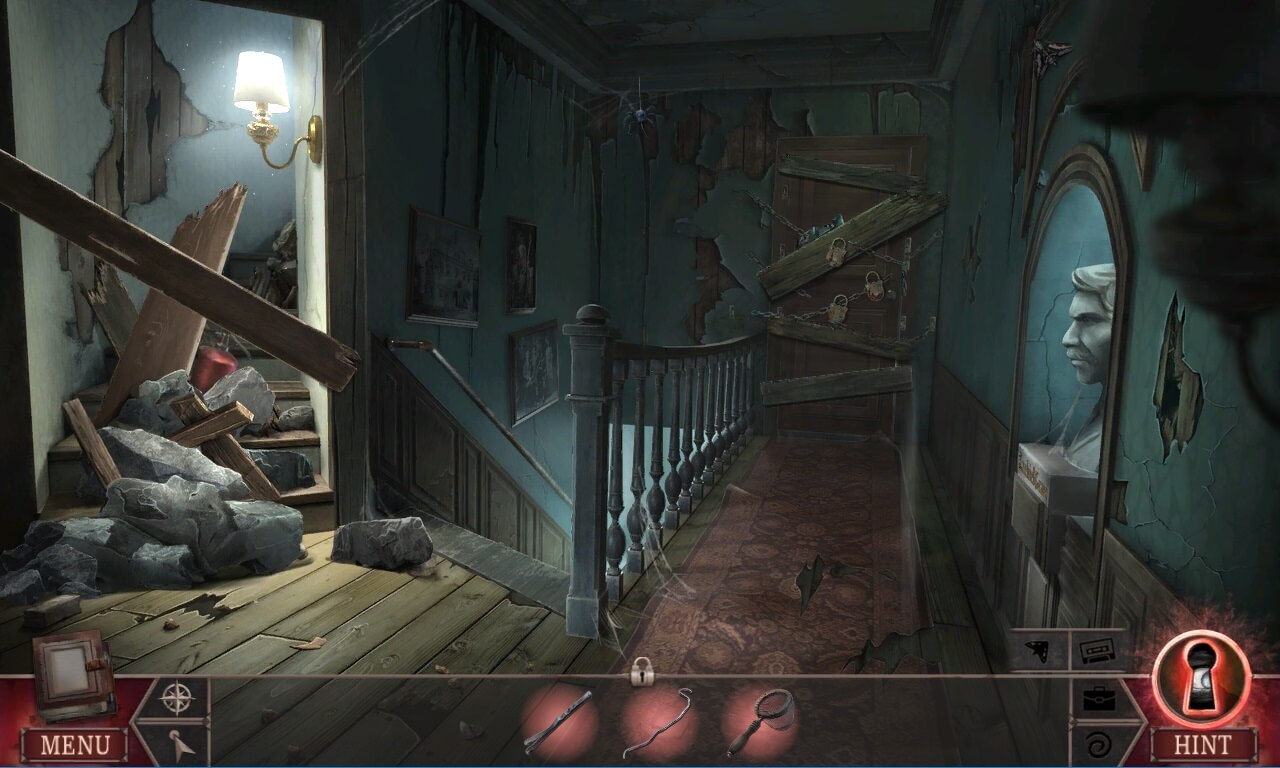This screenshot has height=768, width=1280.
Task: Select the hand net inventory item
Action: point(760,722)
